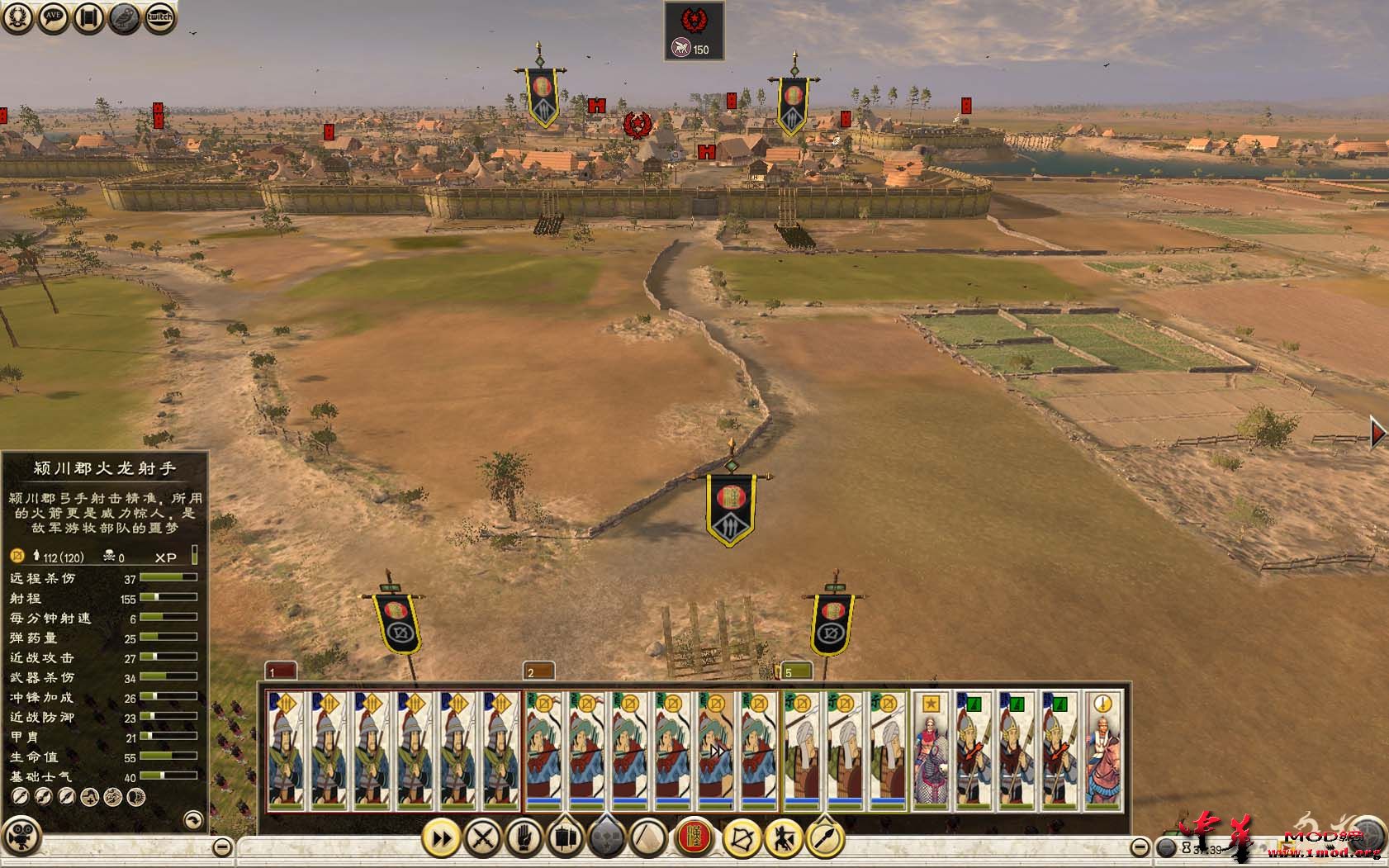Select unit group tab 1

tap(280, 671)
